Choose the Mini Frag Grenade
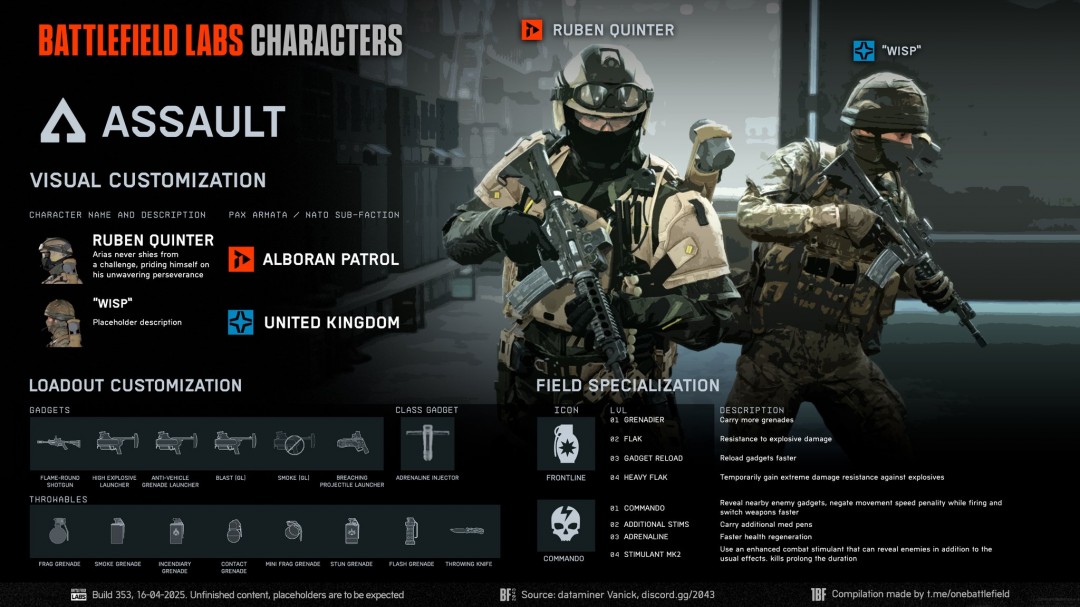This screenshot has width=1080, height=607. coord(293,530)
